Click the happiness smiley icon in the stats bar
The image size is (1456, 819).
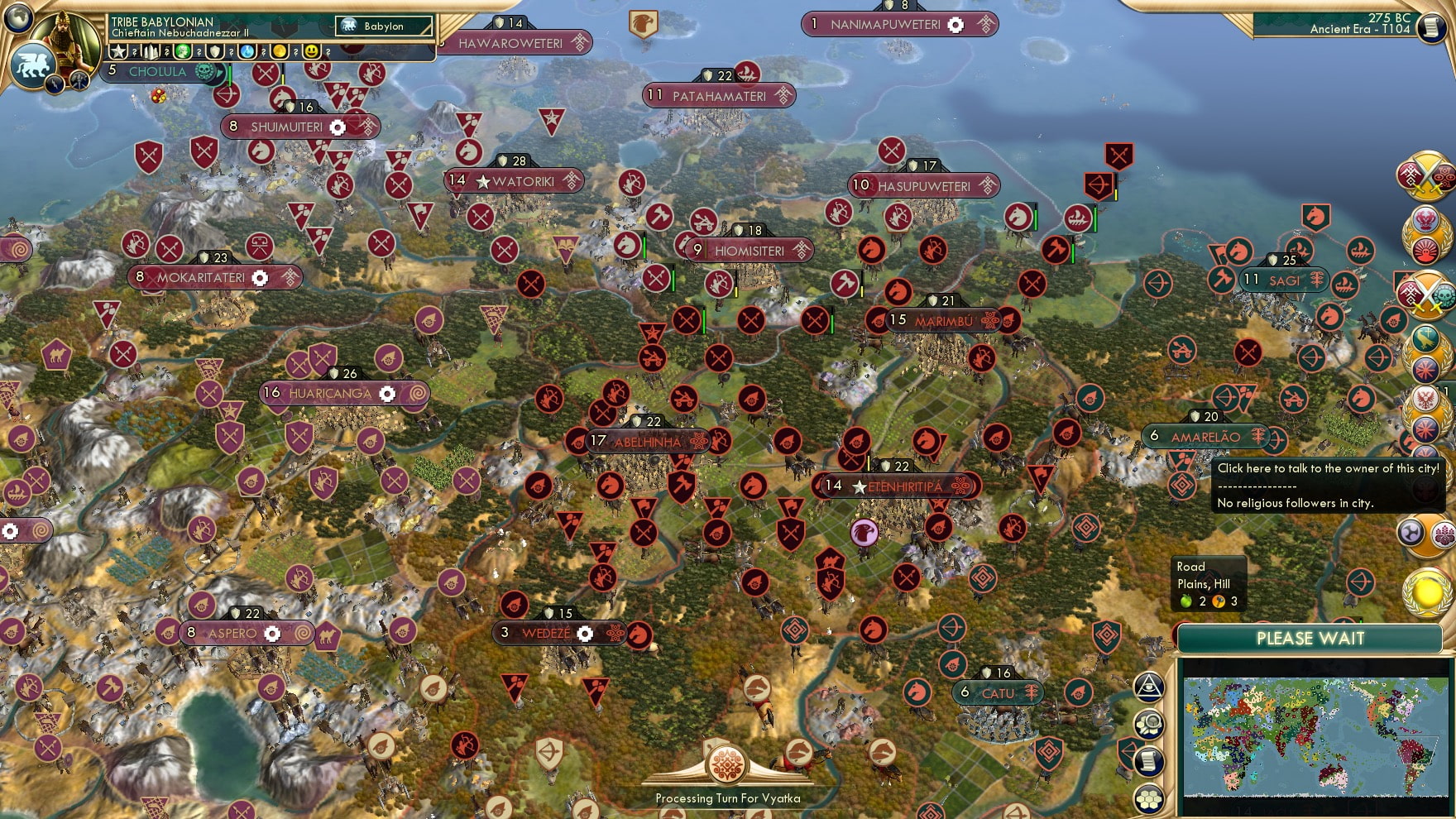click(x=311, y=53)
